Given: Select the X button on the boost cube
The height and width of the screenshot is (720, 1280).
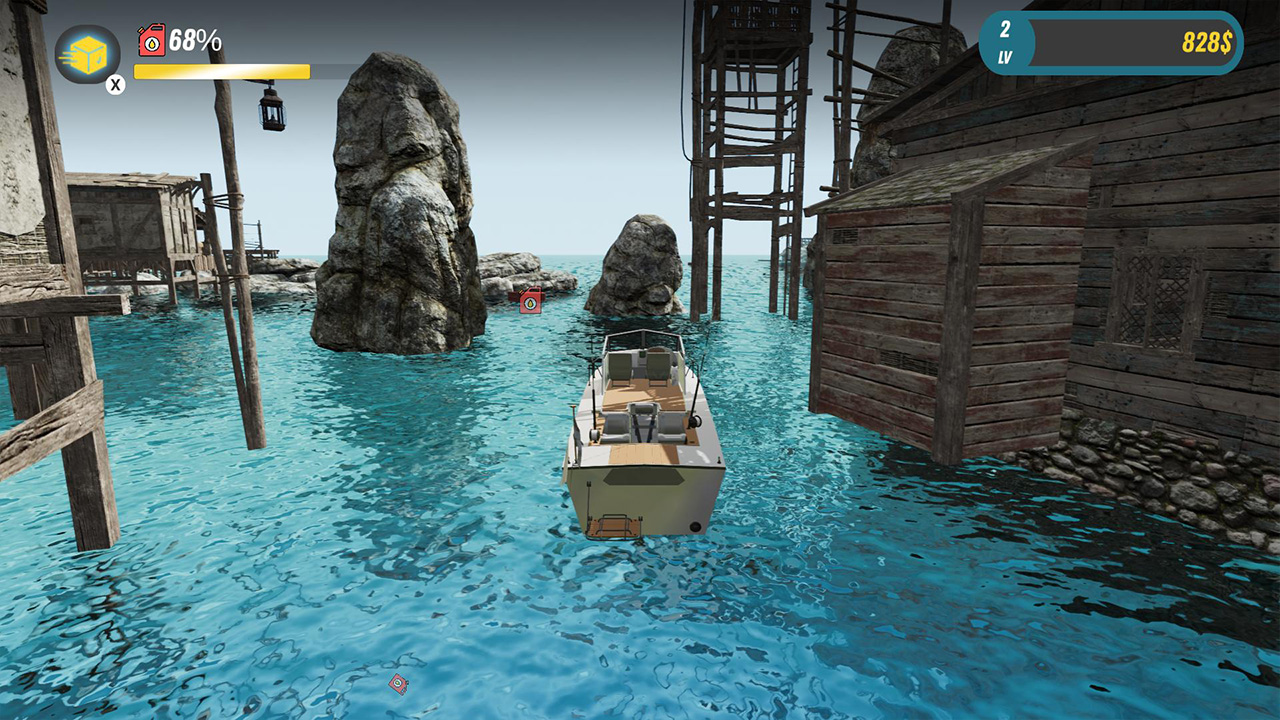Looking at the screenshot, I should (115, 84).
